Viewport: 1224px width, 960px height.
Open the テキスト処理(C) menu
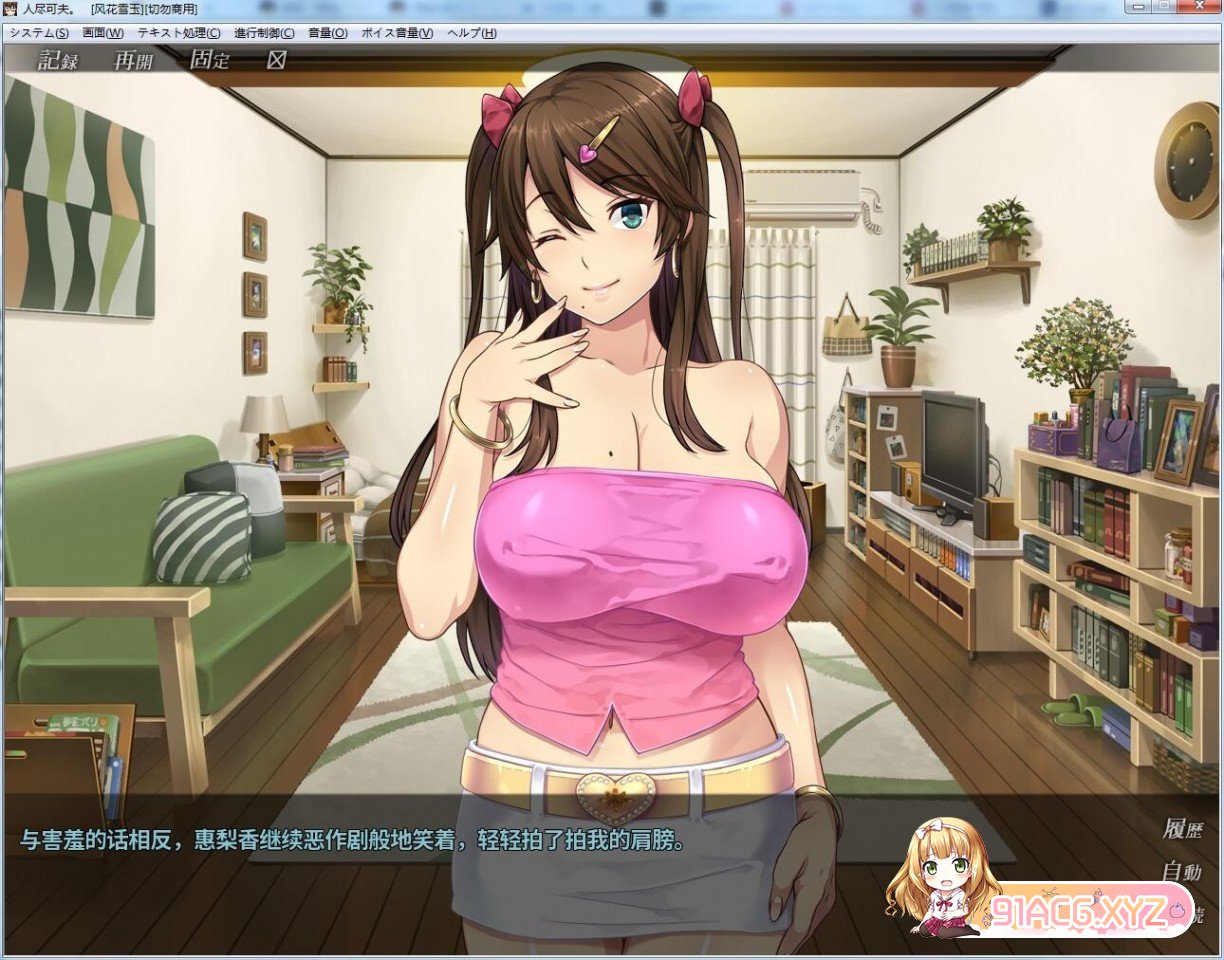(179, 33)
